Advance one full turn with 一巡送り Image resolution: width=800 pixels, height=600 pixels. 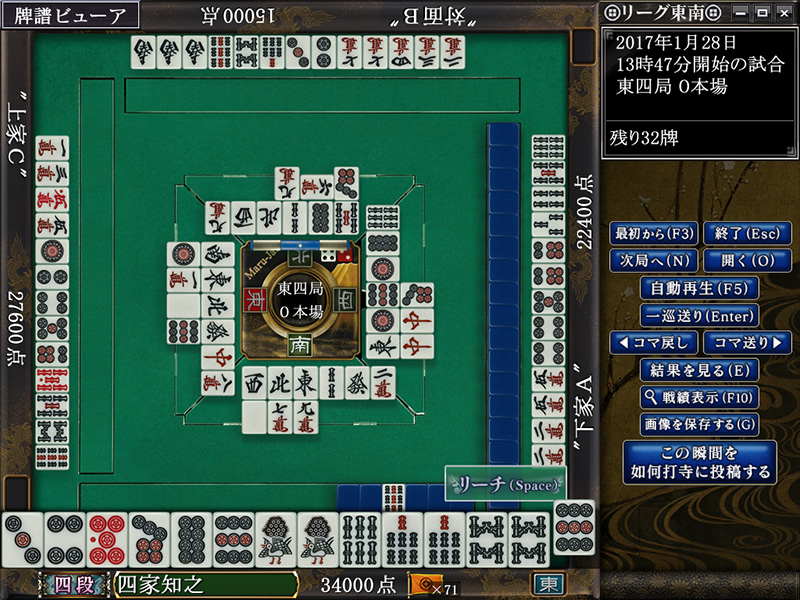tap(699, 315)
